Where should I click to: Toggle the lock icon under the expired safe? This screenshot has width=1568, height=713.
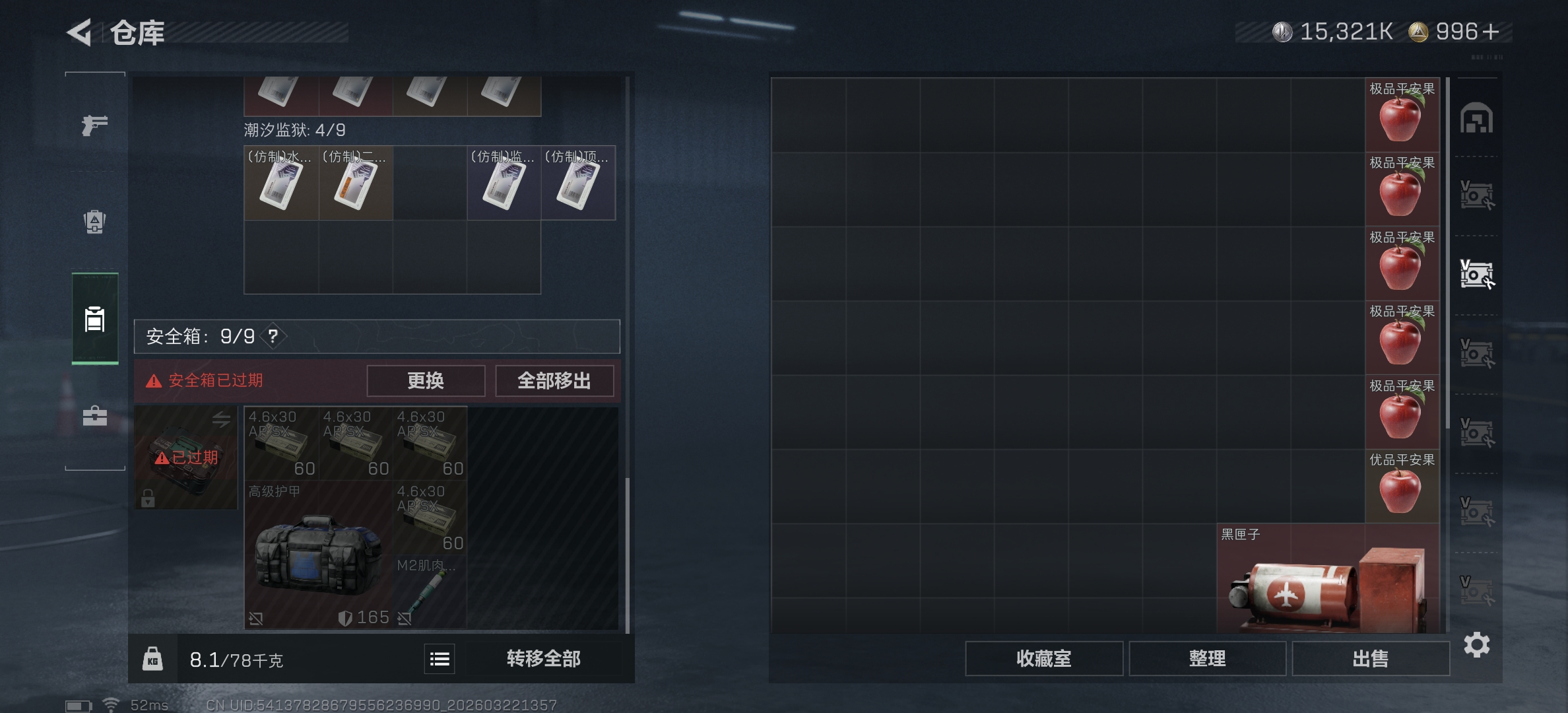click(148, 499)
